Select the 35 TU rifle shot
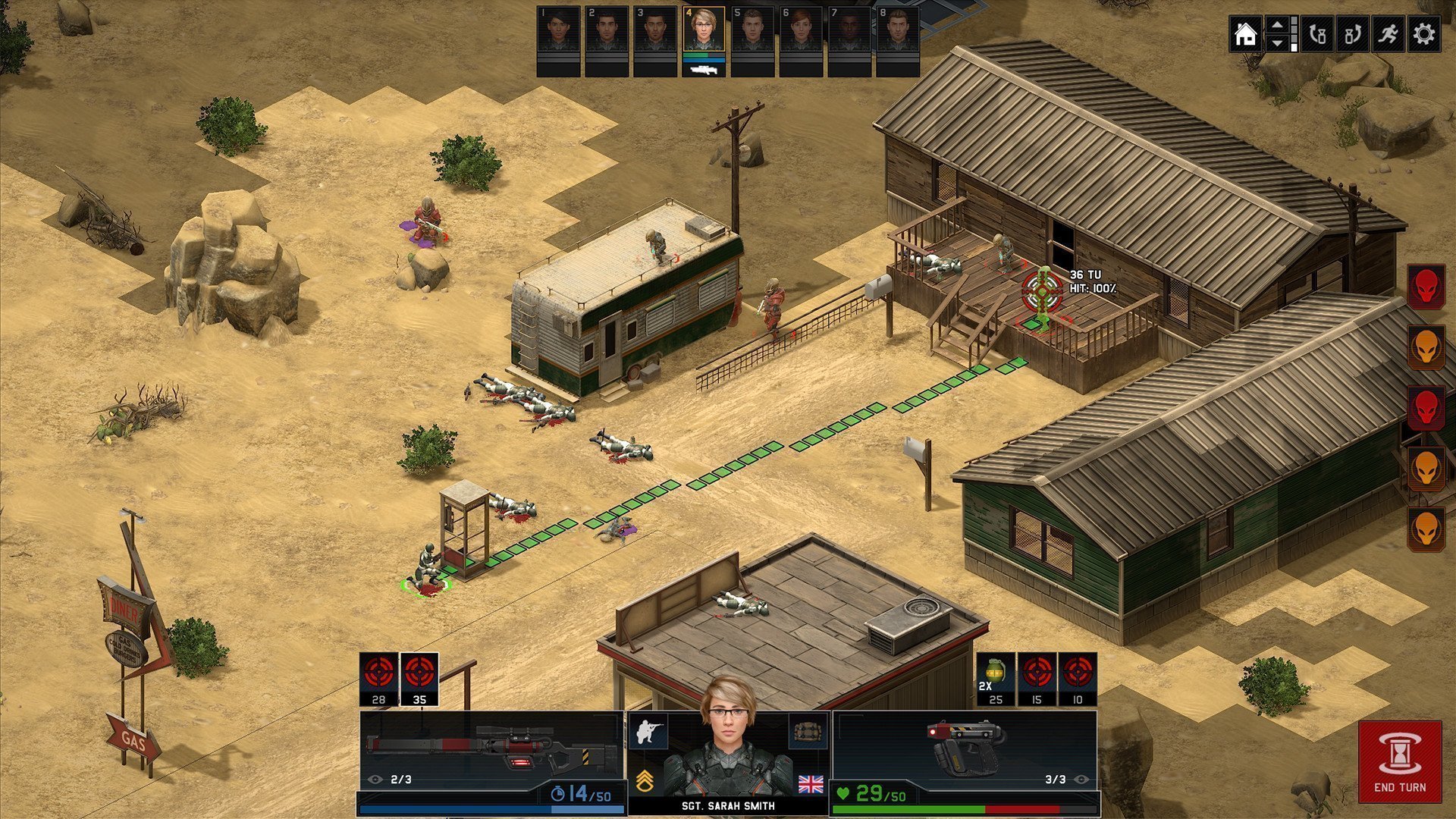This screenshot has height=819, width=1456. (x=419, y=679)
